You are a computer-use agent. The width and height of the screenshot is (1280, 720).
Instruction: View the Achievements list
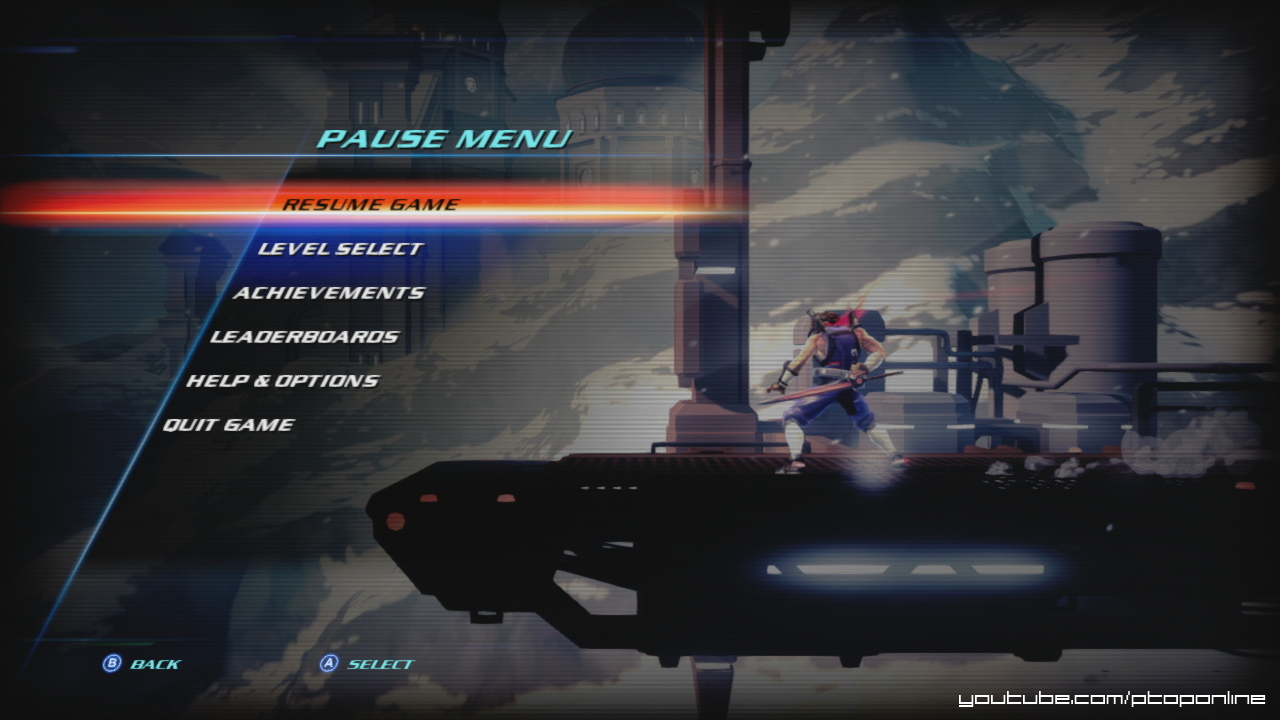(x=328, y=293)
